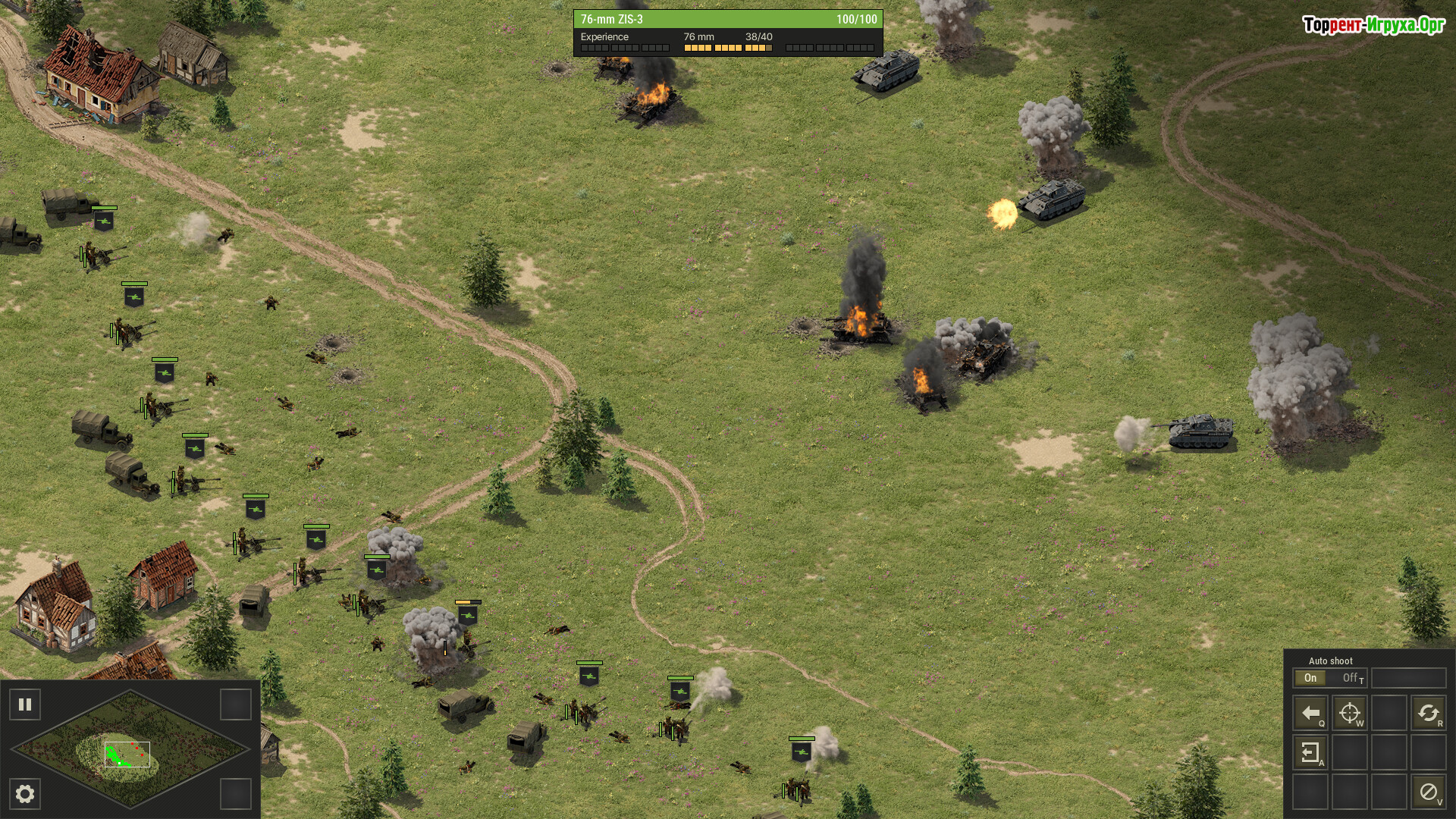Image resolution: width=1456 pixels, height=819 pixels.
Task: Select the gun banner with the orange health bar
Action: tap(468, 615)
